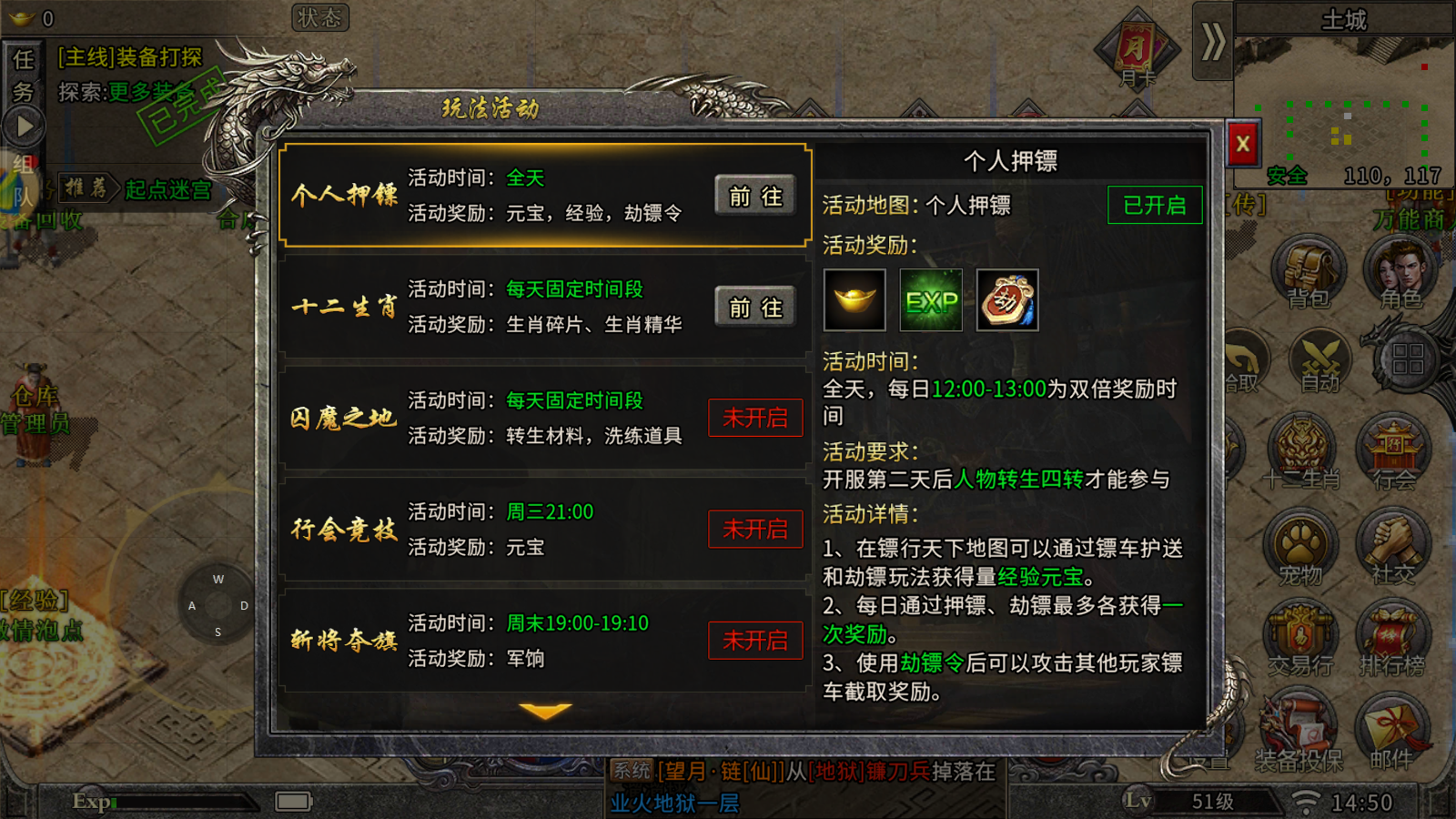Viewport: 1456px width, 819px height.
Task: Collapse the side menu with the double-arrow button
Action: [x=1212, y=42]
